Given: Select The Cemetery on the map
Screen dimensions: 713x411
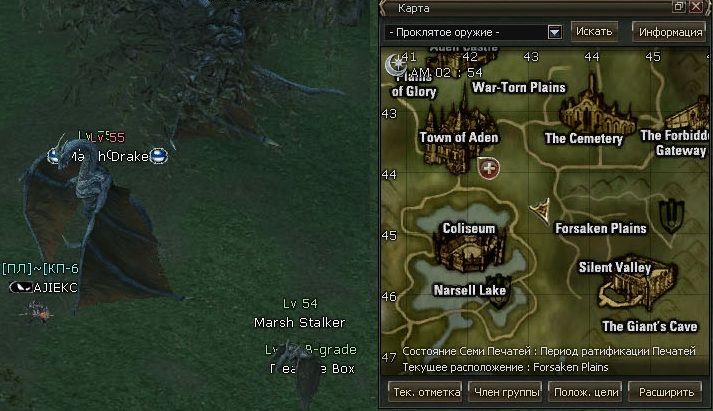Looking at the screenshot, I should (584, 139).
